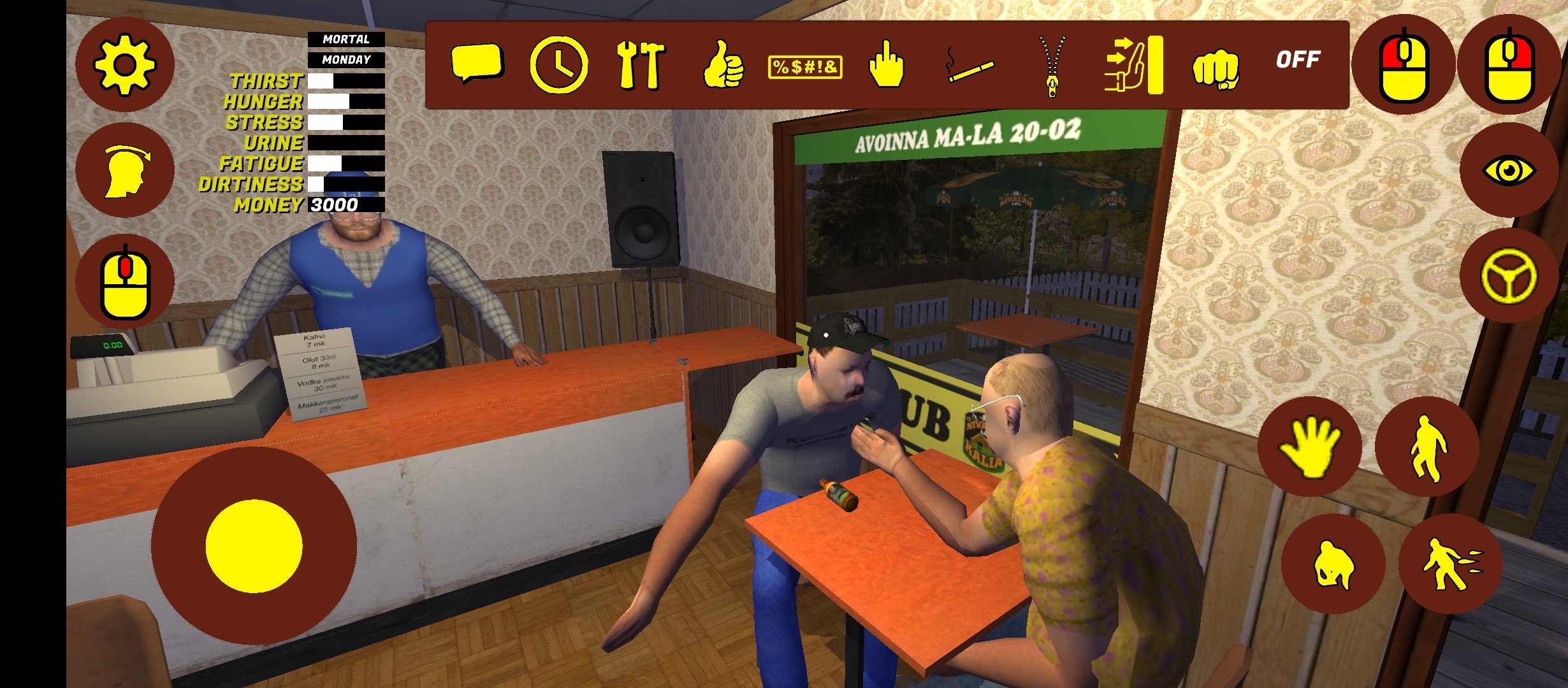Viewport: 1568px width, 688px height.
Task: Tap the zipper icon
Action: 1052,65
